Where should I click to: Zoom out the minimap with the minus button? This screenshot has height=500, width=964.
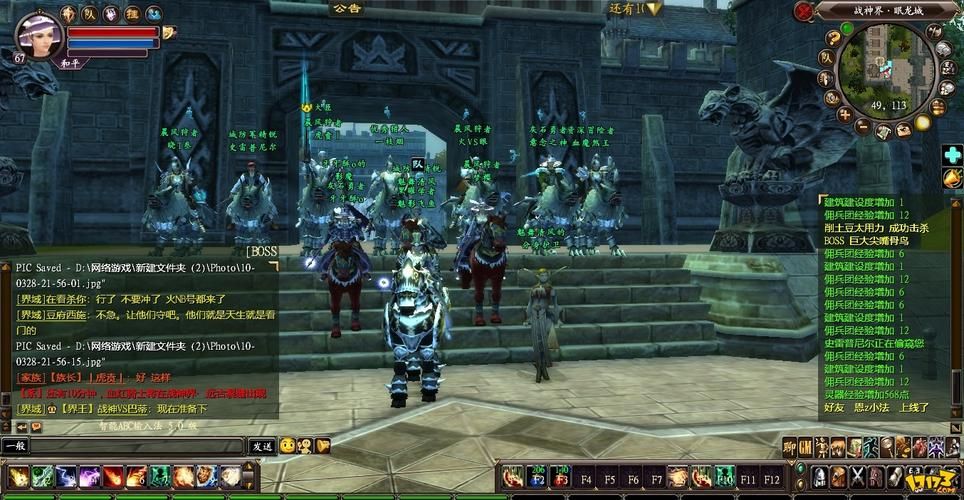[x=864, y=128]
